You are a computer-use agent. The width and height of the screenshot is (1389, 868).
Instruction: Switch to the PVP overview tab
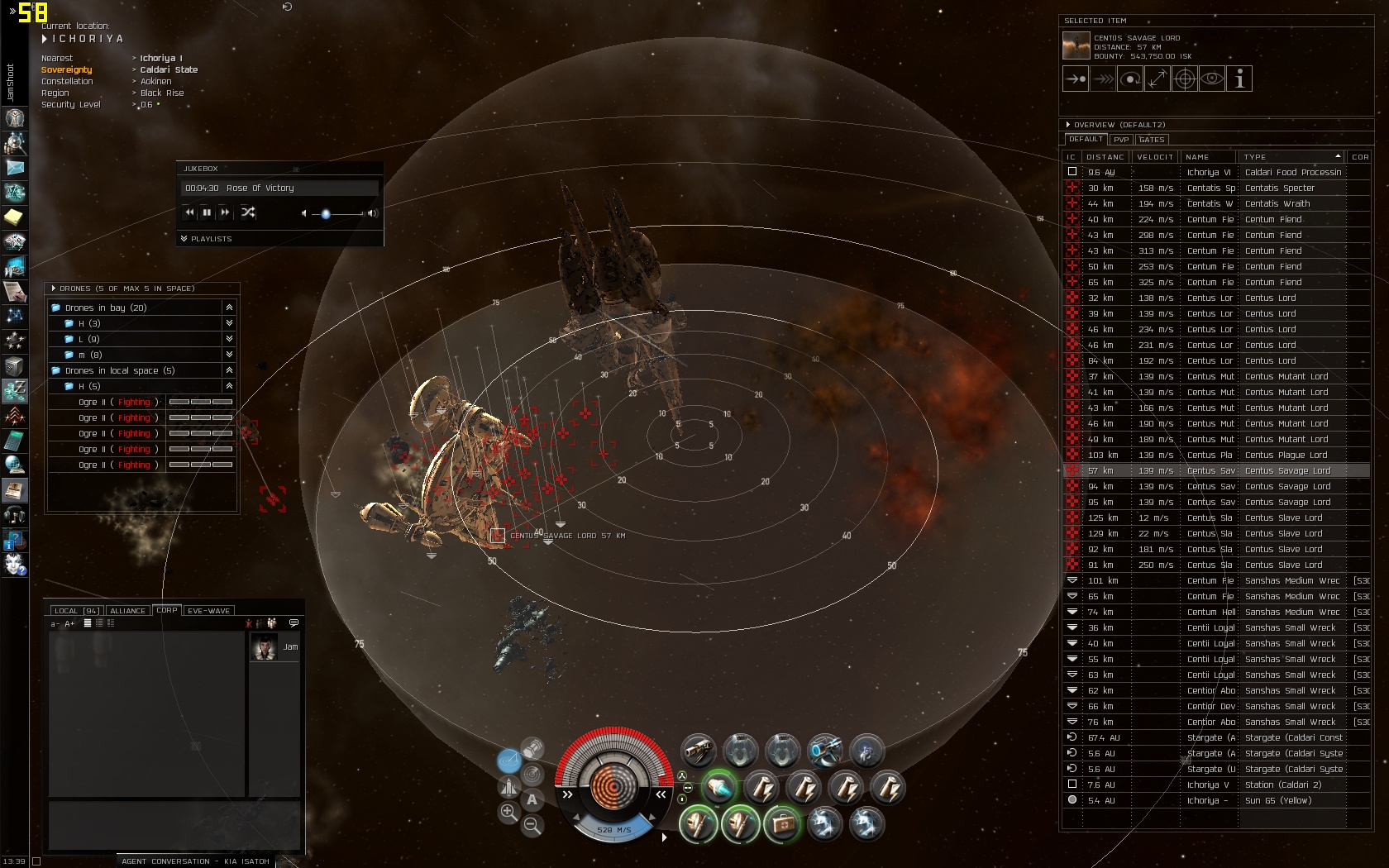point(1121,140)
